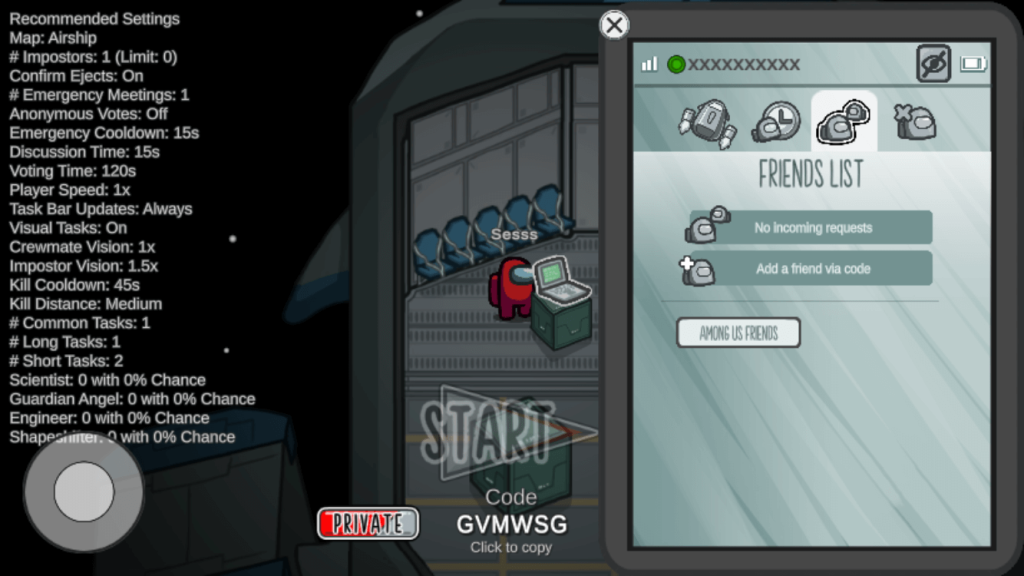Toggle the crossed-out eye visibility icon
This screenshot has height=576, width=1024.
tap(933, 64)
